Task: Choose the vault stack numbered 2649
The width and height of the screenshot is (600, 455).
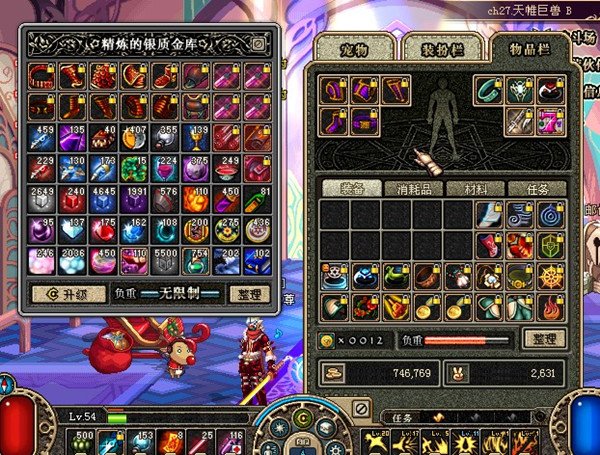Action: [42, 198]
